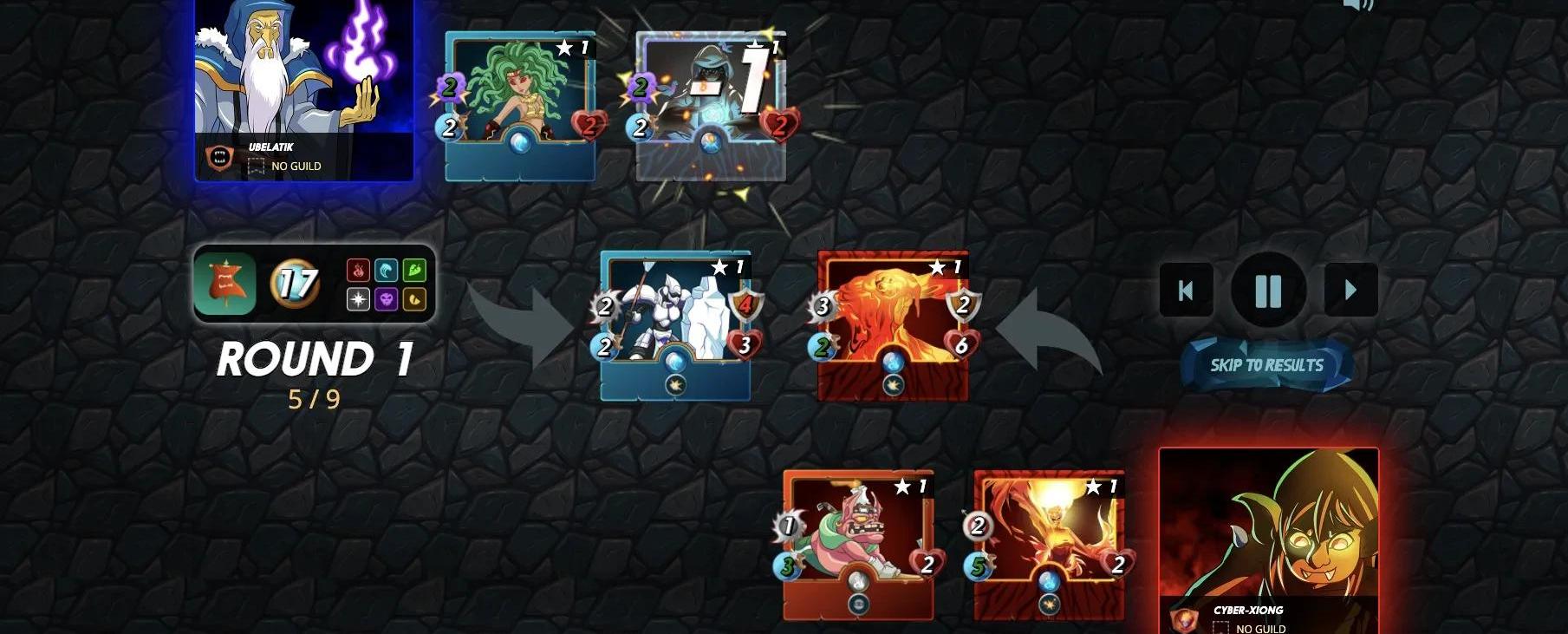The height and width of the screenshot is (634, 1568).
Task: Select the fire spirit card
Action: tap(1049, 544)
